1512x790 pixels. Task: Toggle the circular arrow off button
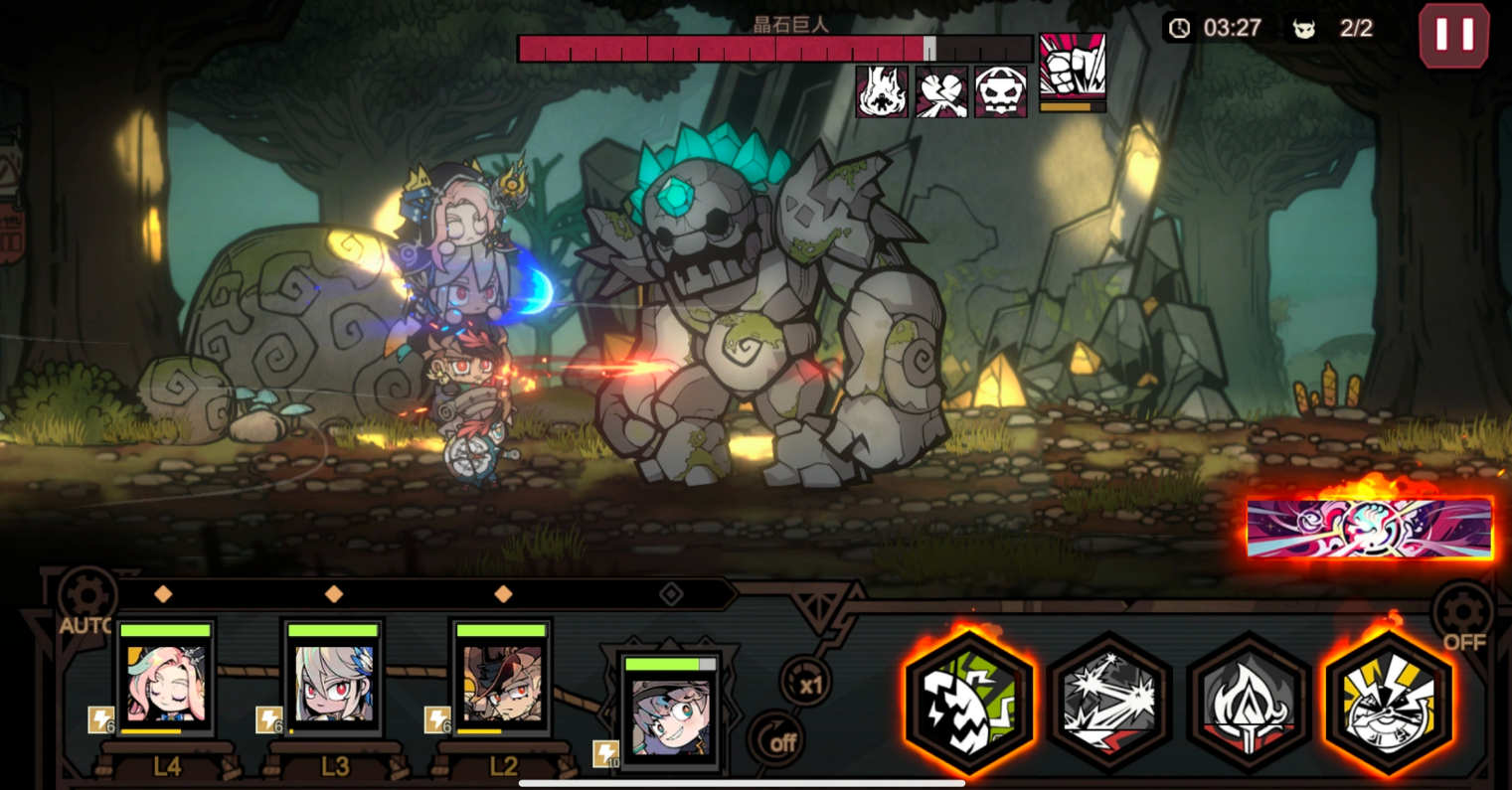pyautogui.click(x=775, y=740)
